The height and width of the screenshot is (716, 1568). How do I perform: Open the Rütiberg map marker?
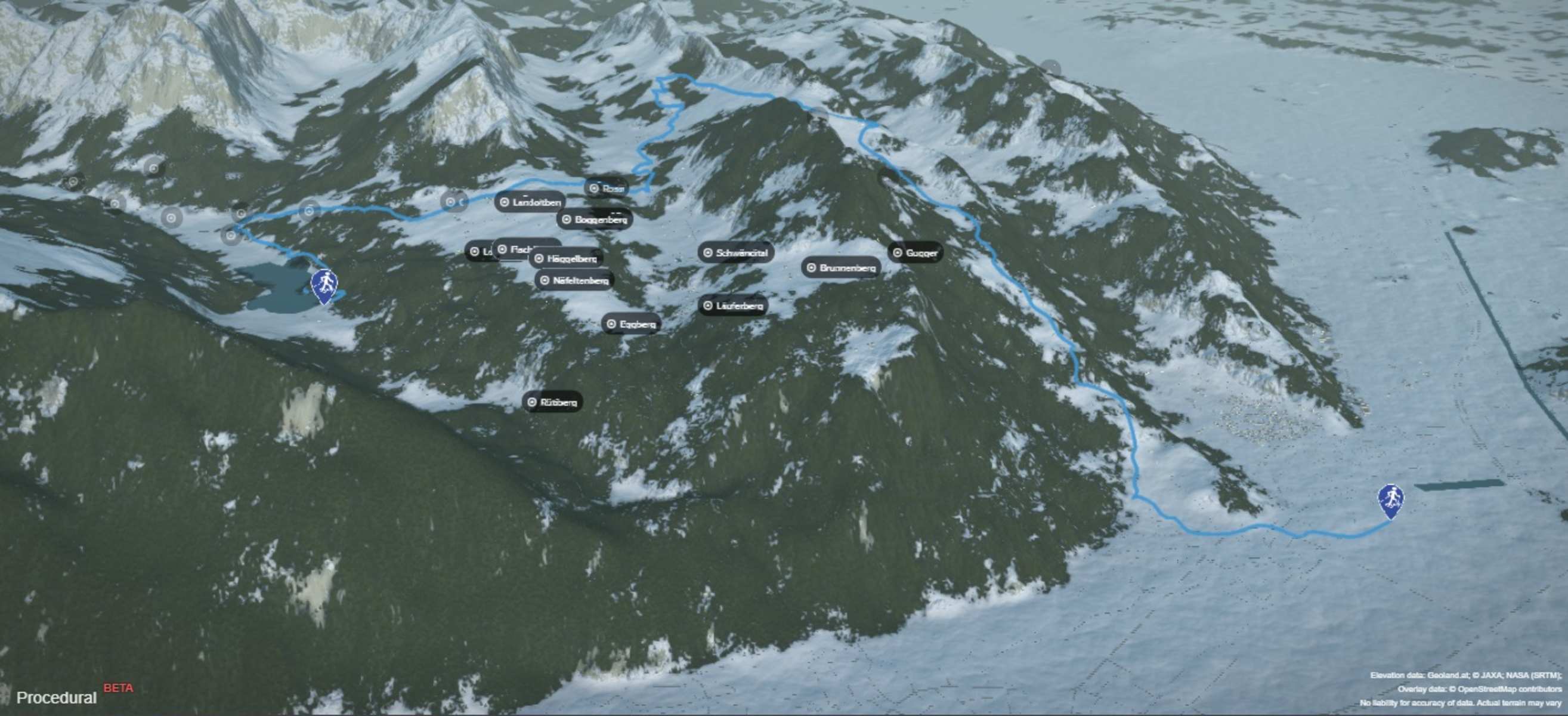pos(552,402)
